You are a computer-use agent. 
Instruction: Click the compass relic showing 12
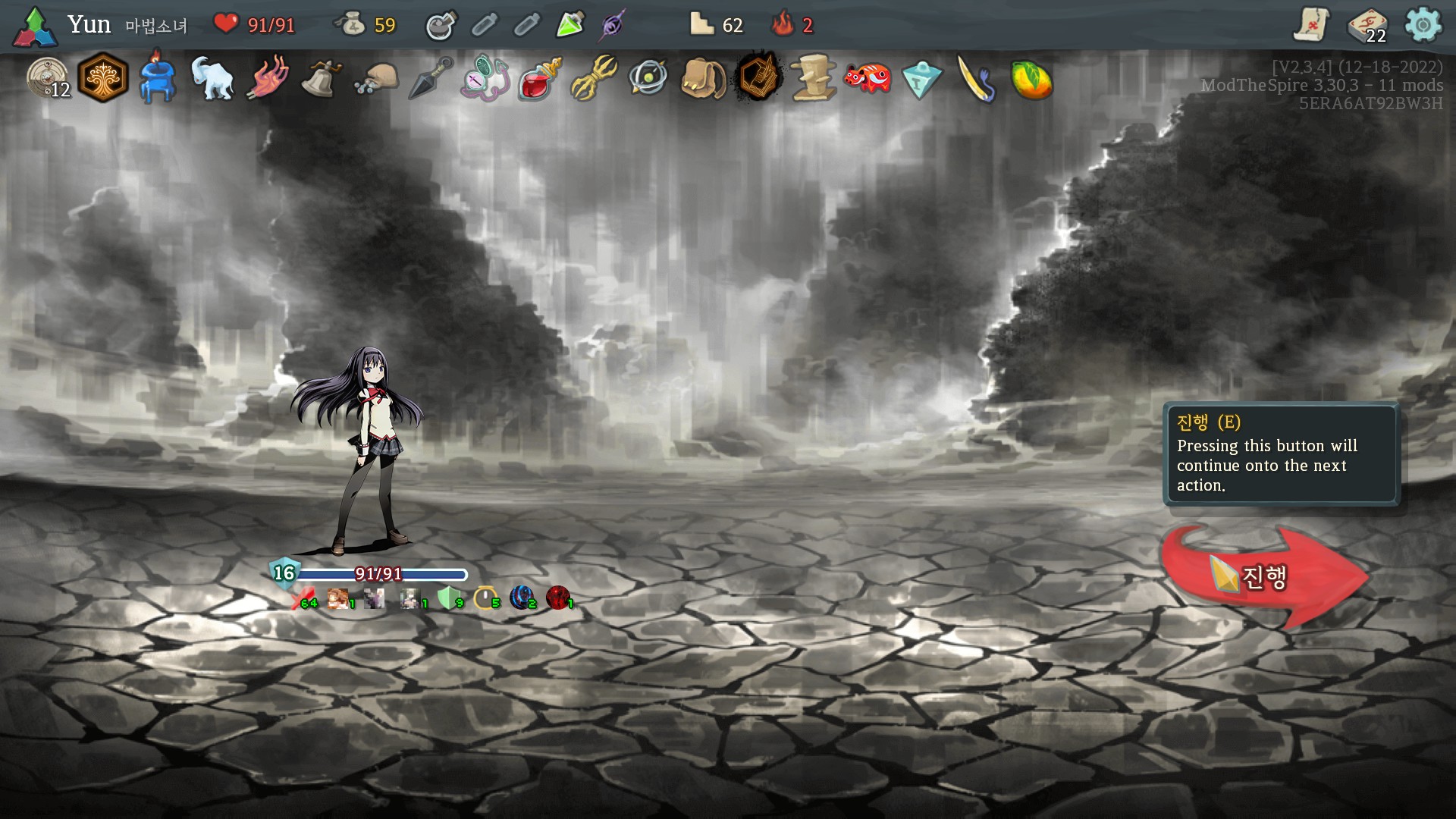48,78
